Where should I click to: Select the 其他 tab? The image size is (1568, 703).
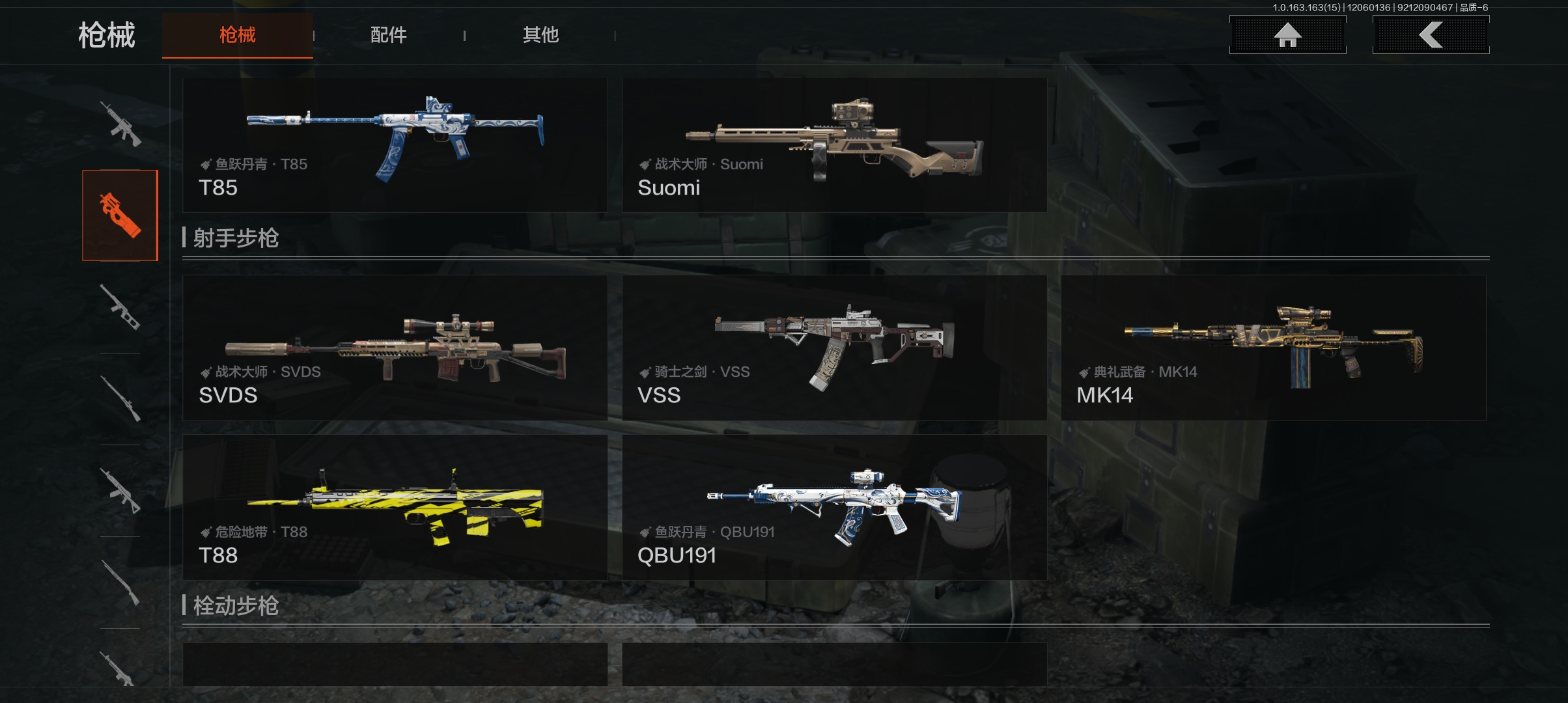pos(540,35)
